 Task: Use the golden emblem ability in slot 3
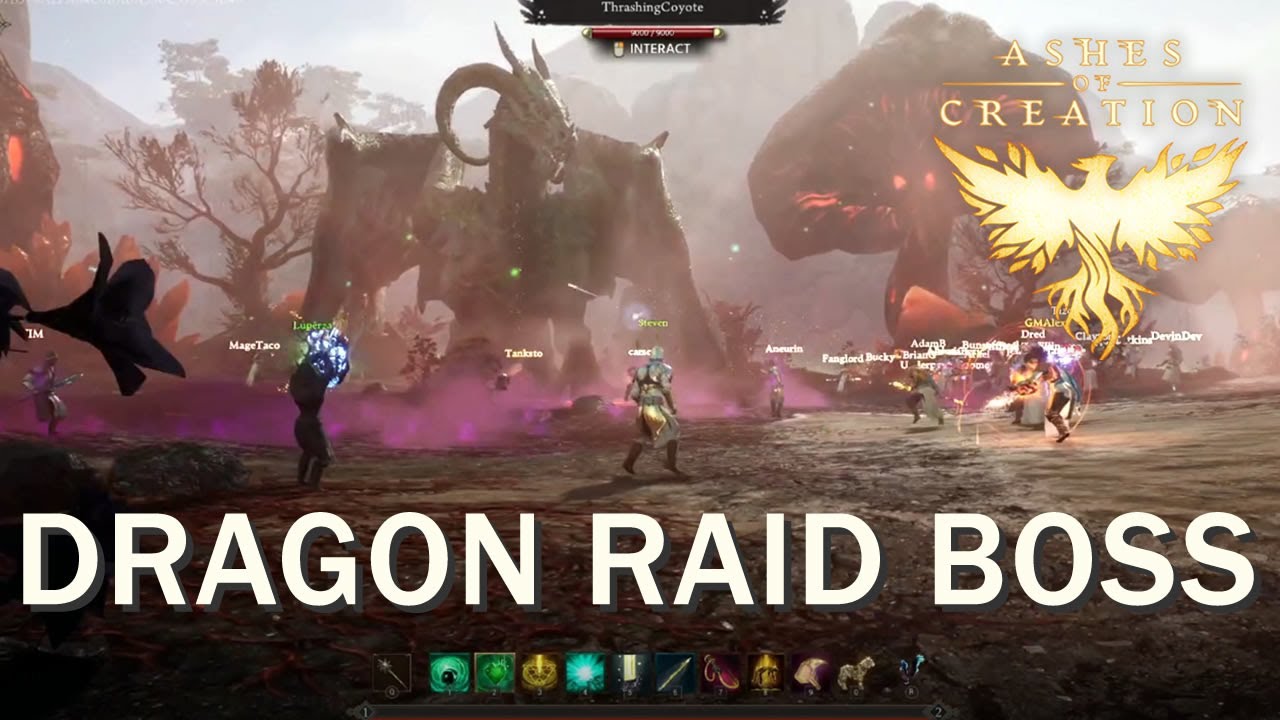[540, 672]
